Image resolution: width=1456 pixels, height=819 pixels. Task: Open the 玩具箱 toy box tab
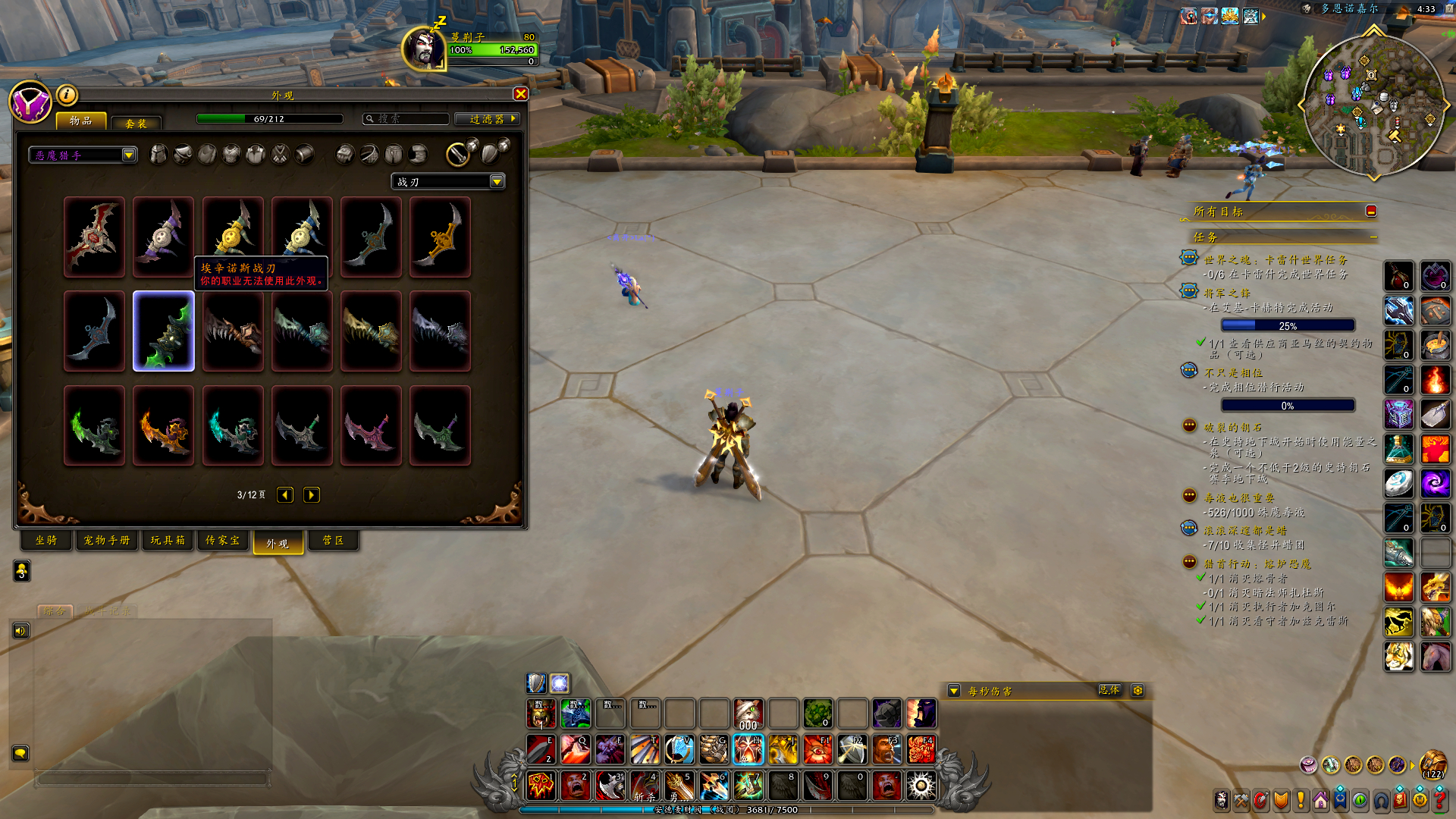tap(168, 541)
